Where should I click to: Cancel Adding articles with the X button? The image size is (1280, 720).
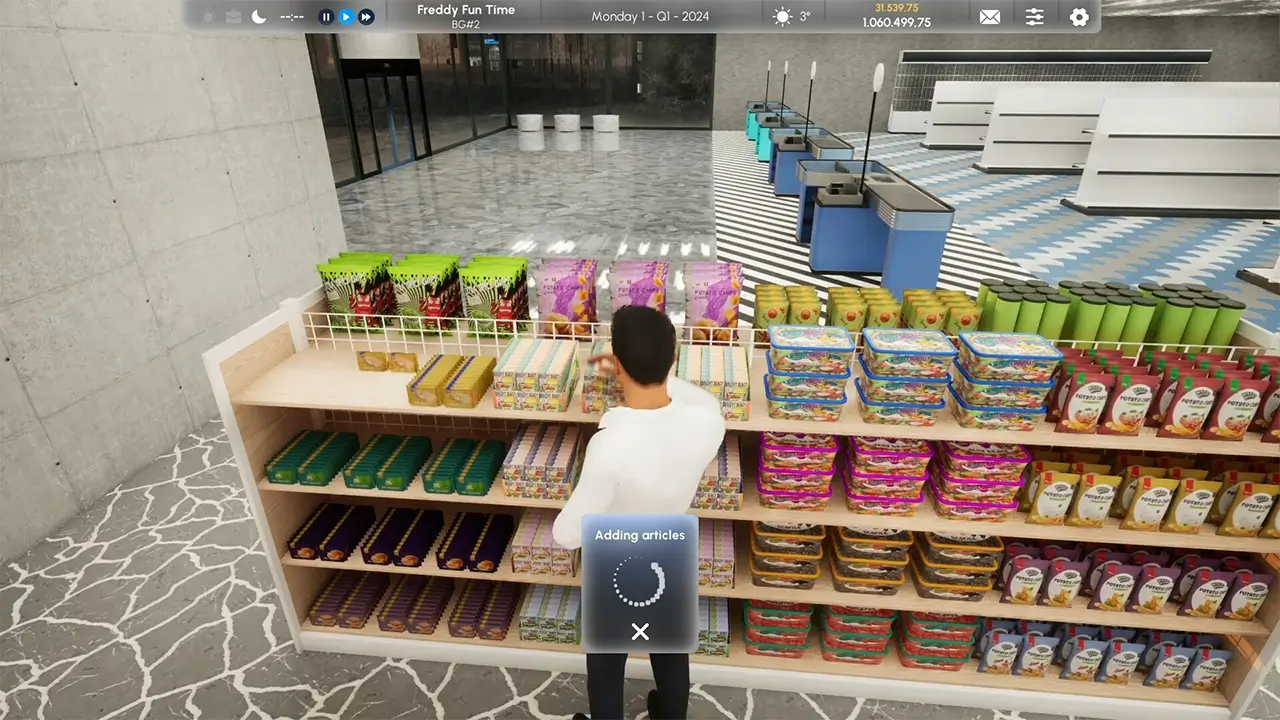(639, 631)
